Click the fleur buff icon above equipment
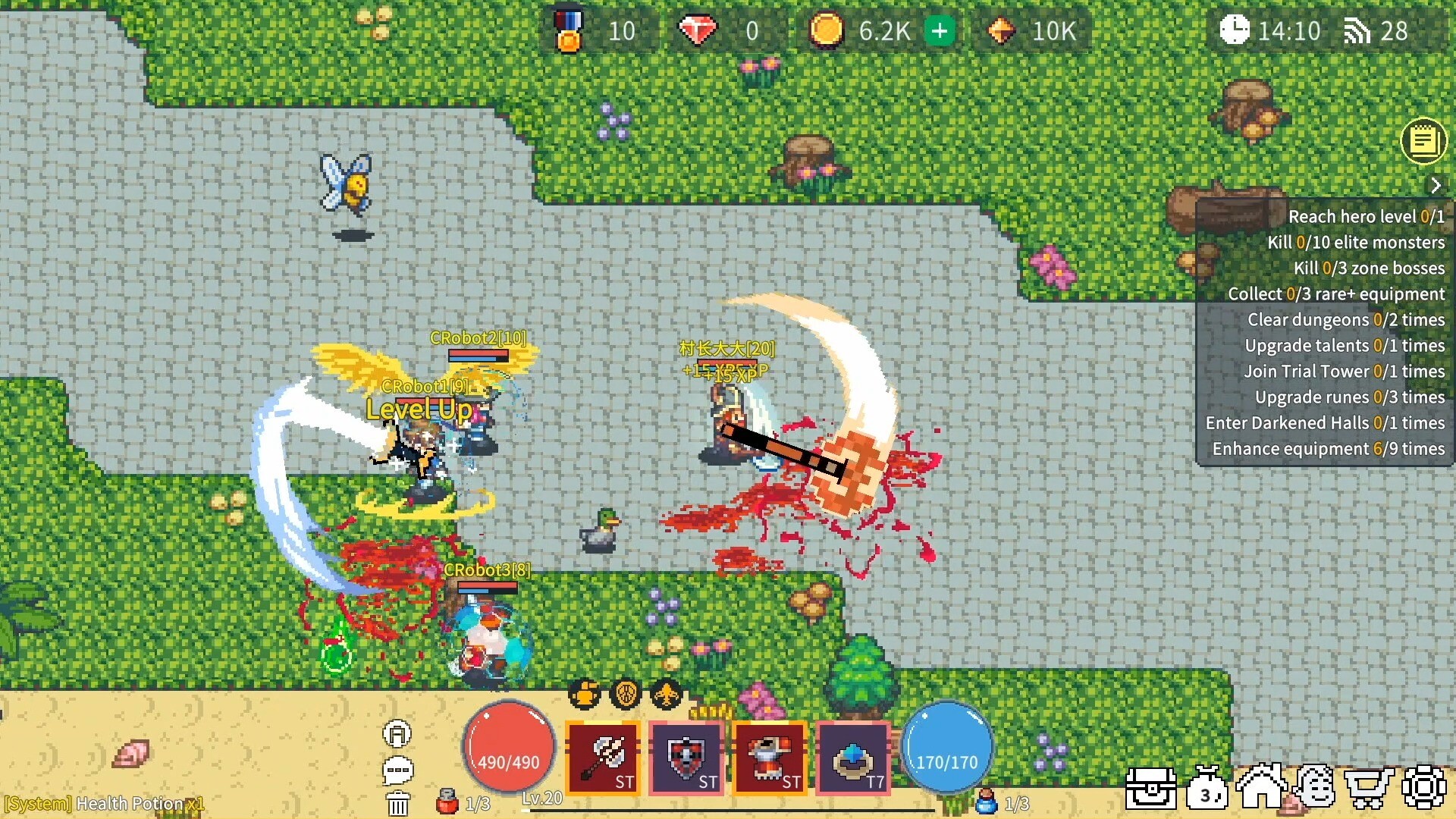The height and width of the screenshot is (819, 1456). click(665, 692)
